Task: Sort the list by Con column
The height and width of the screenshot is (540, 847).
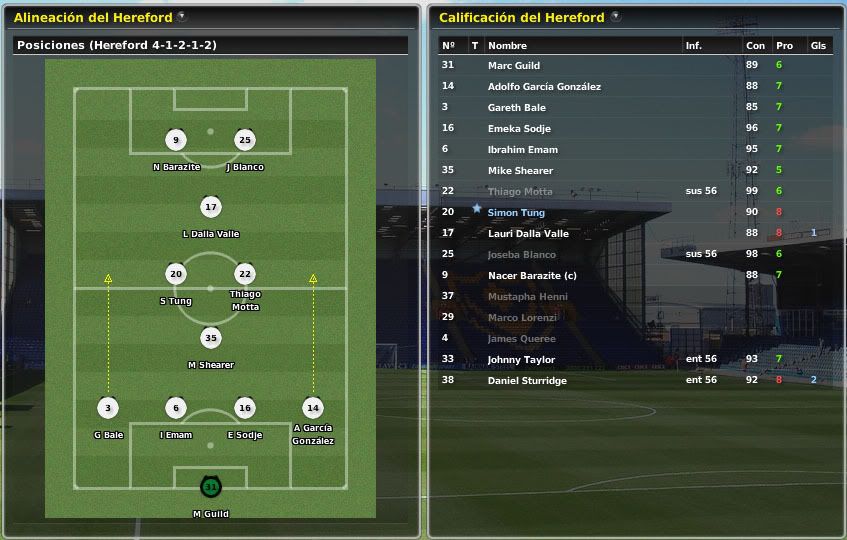Action: click(x=755, y=46)
